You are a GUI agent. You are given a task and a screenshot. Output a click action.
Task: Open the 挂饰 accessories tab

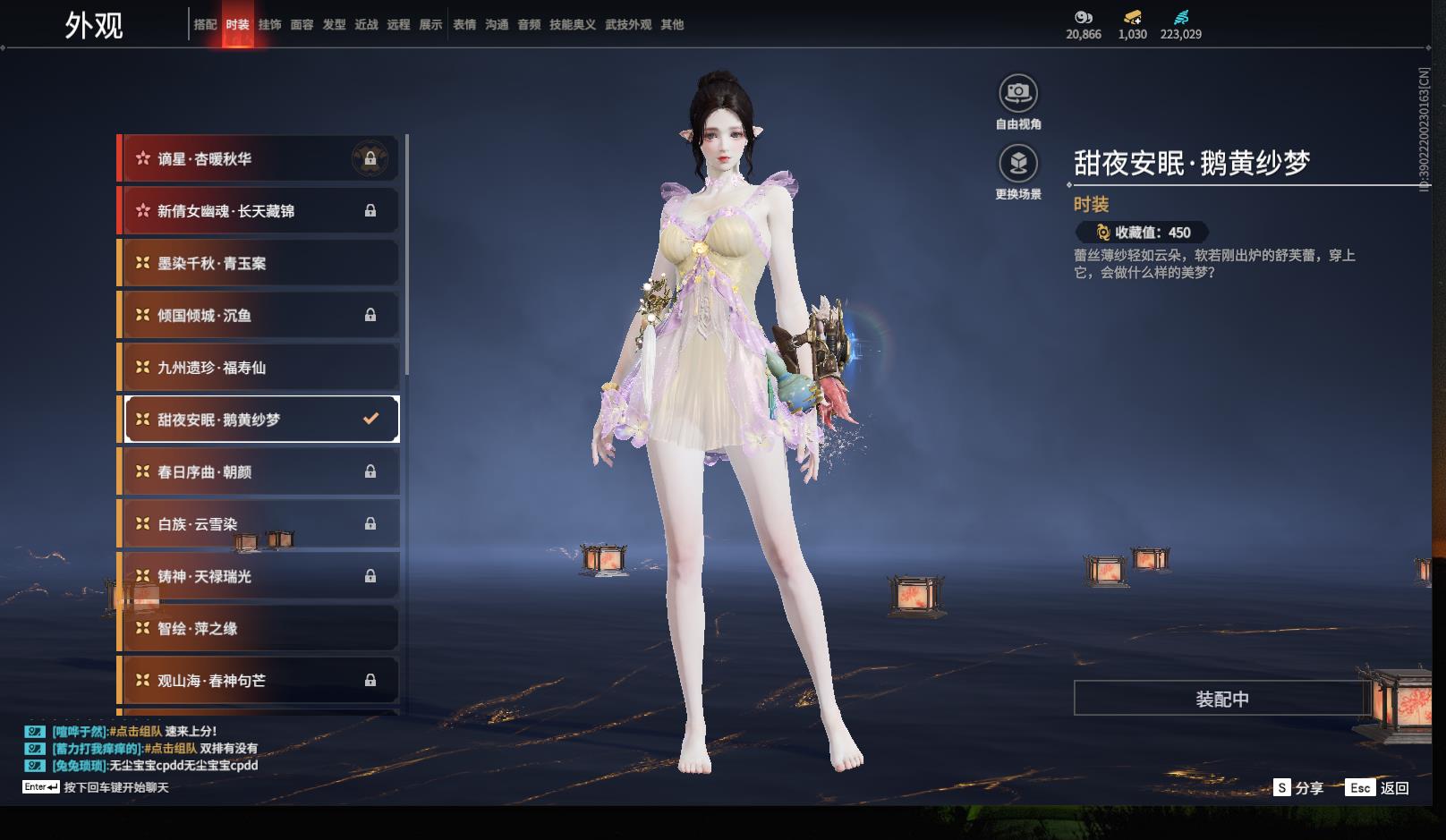click(269, 25)
